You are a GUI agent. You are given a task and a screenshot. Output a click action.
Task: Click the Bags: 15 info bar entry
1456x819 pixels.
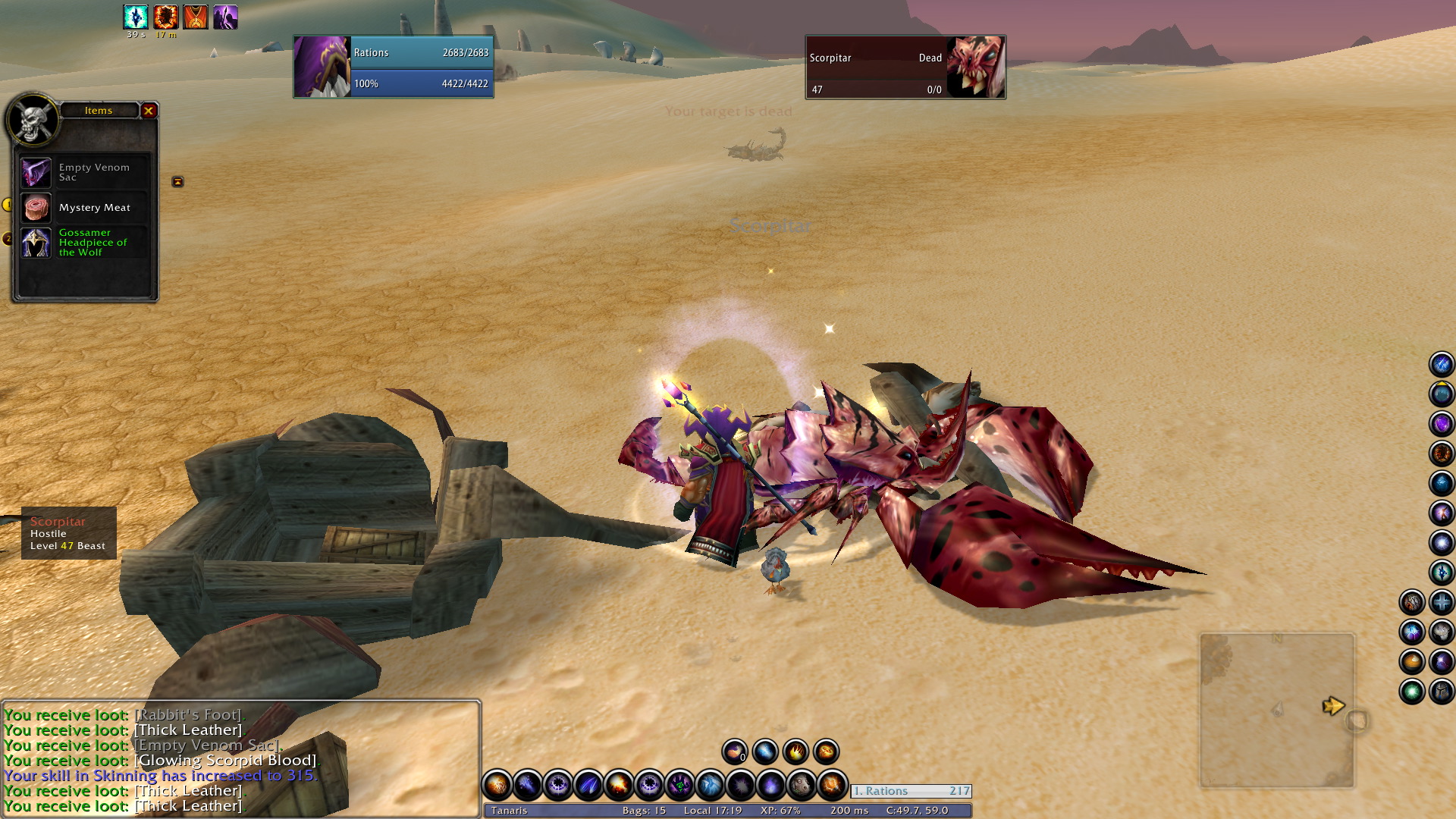pyautogui.click(x=644, y=811)
